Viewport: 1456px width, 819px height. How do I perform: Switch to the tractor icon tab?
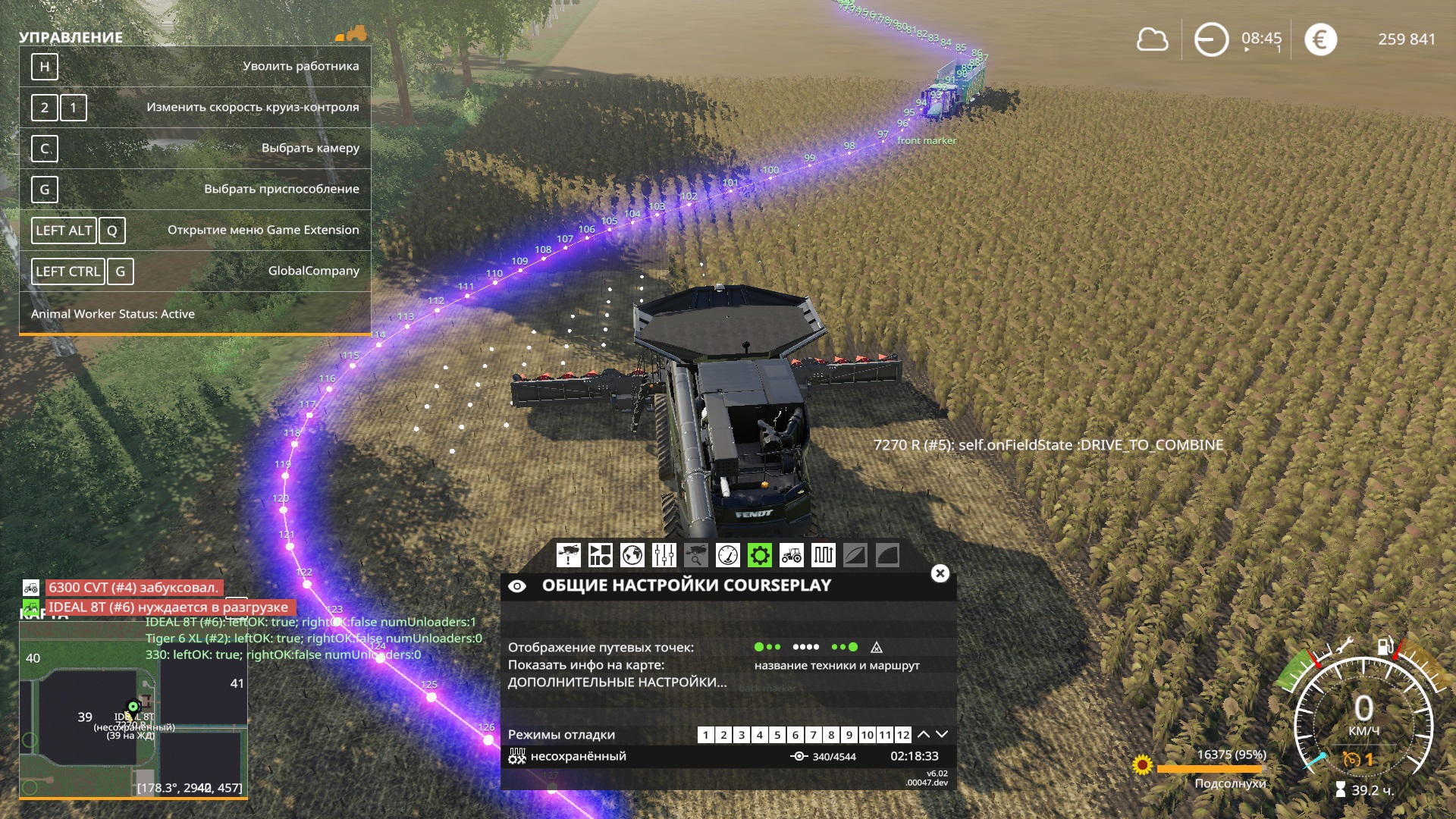tap(791, 555)
